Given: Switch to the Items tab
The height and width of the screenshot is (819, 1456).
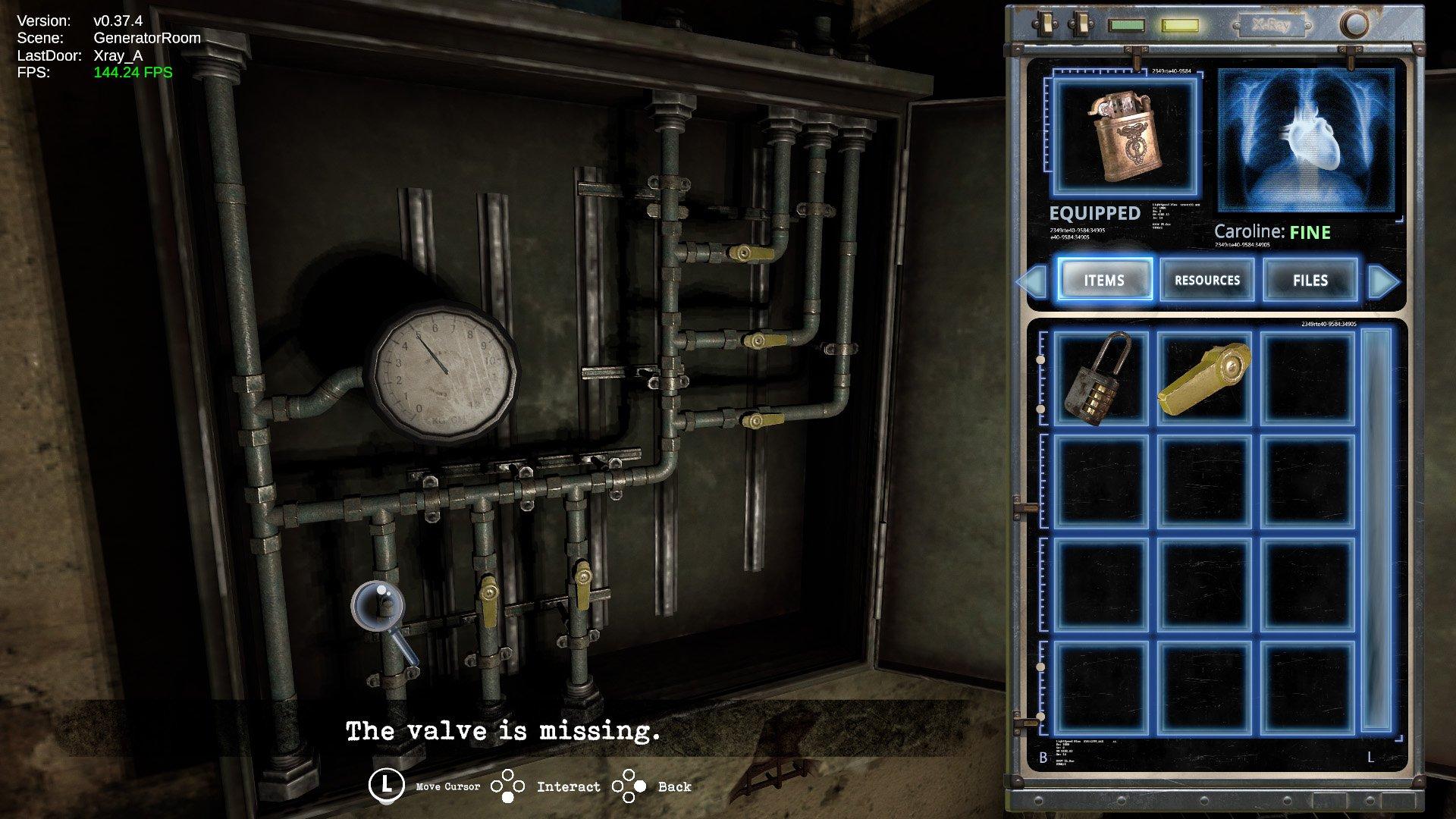Looking at the screenshot, I should 1104,280.
